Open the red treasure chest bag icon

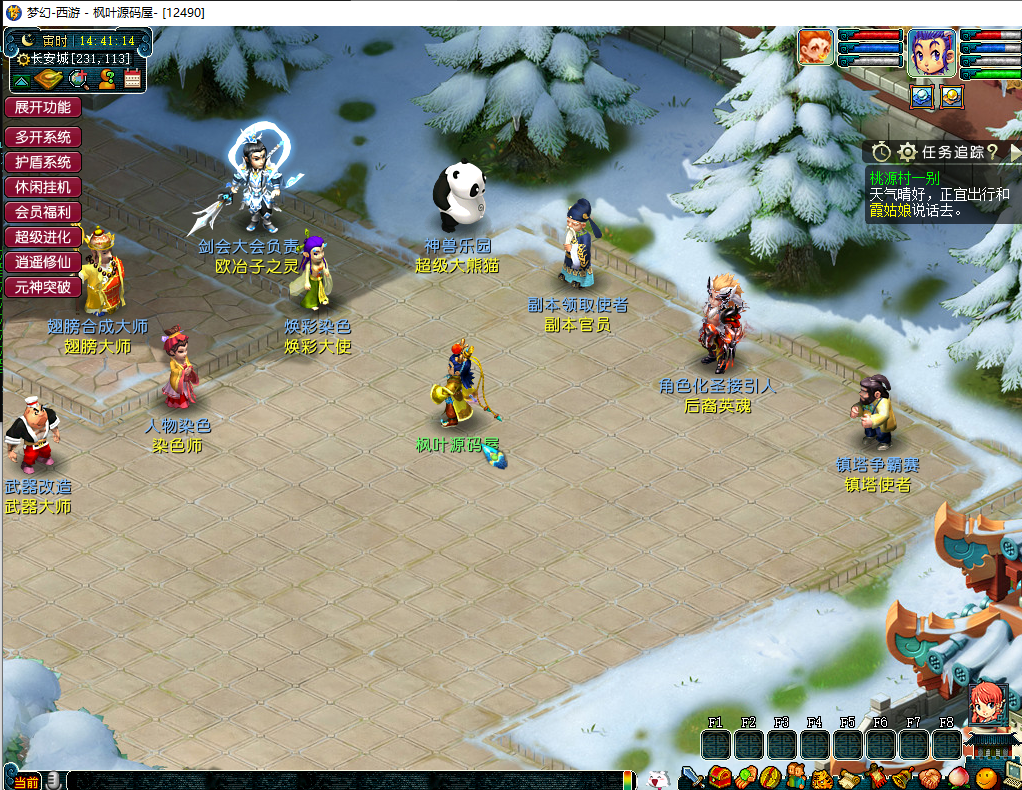[720, 776]
